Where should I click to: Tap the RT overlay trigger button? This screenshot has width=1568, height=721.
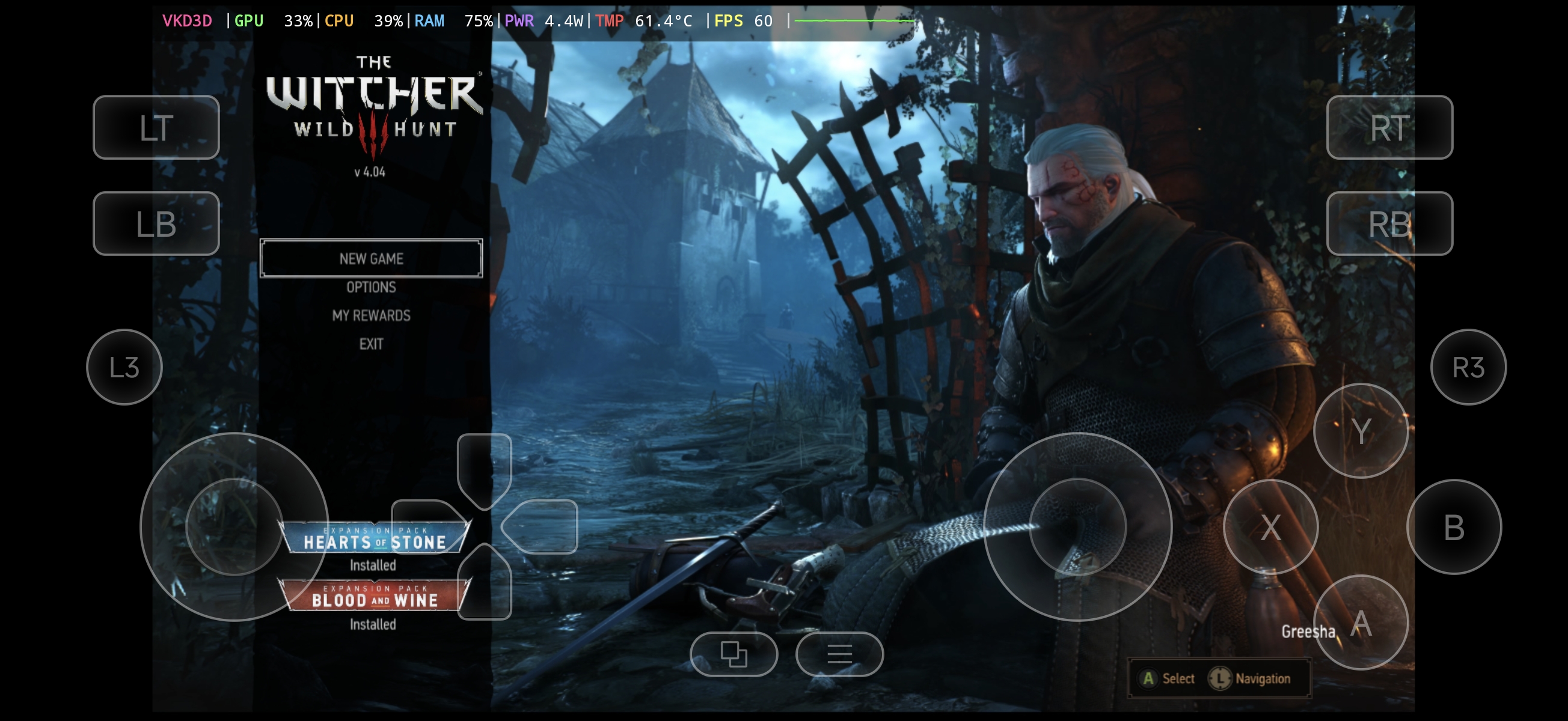point(1389,128)
